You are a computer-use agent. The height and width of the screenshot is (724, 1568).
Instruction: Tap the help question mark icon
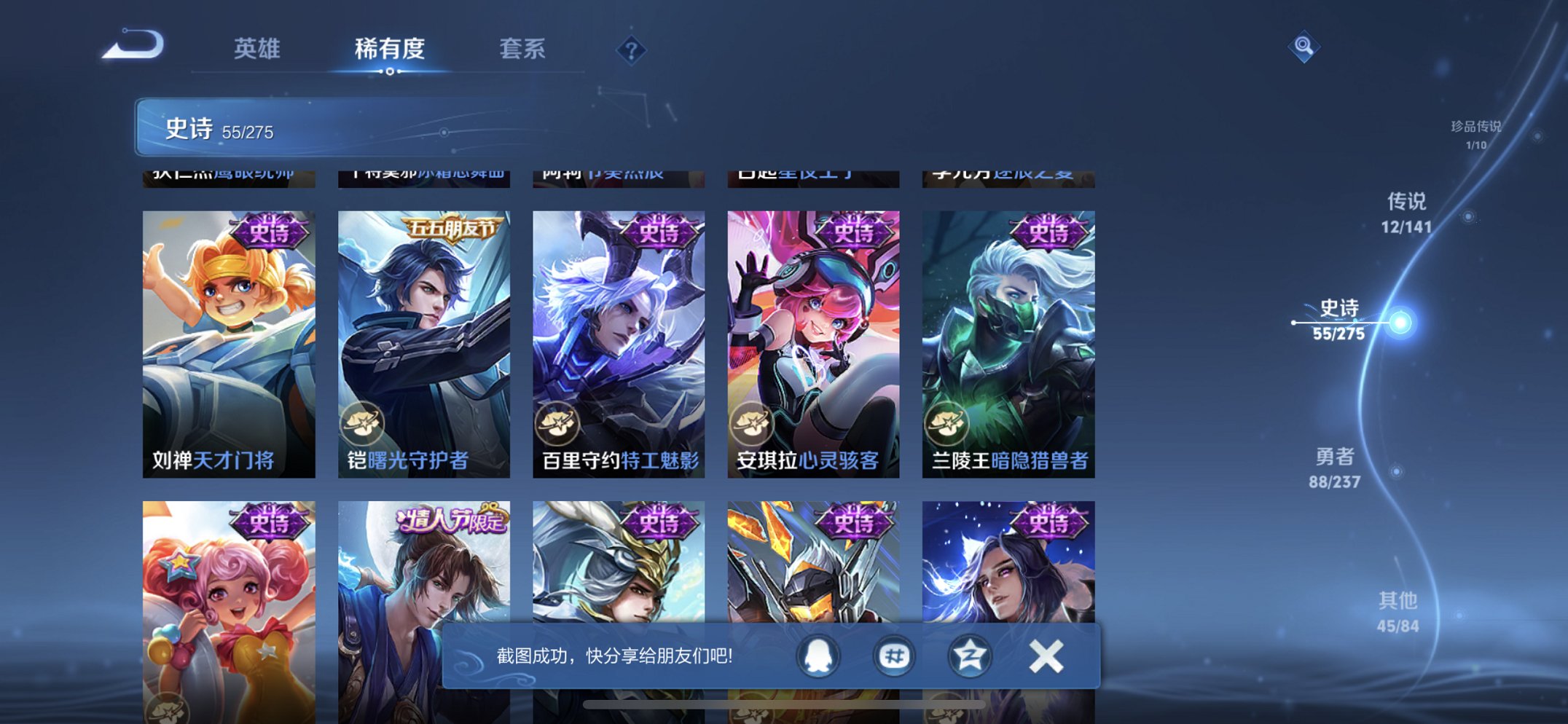[x=633, y=50]
